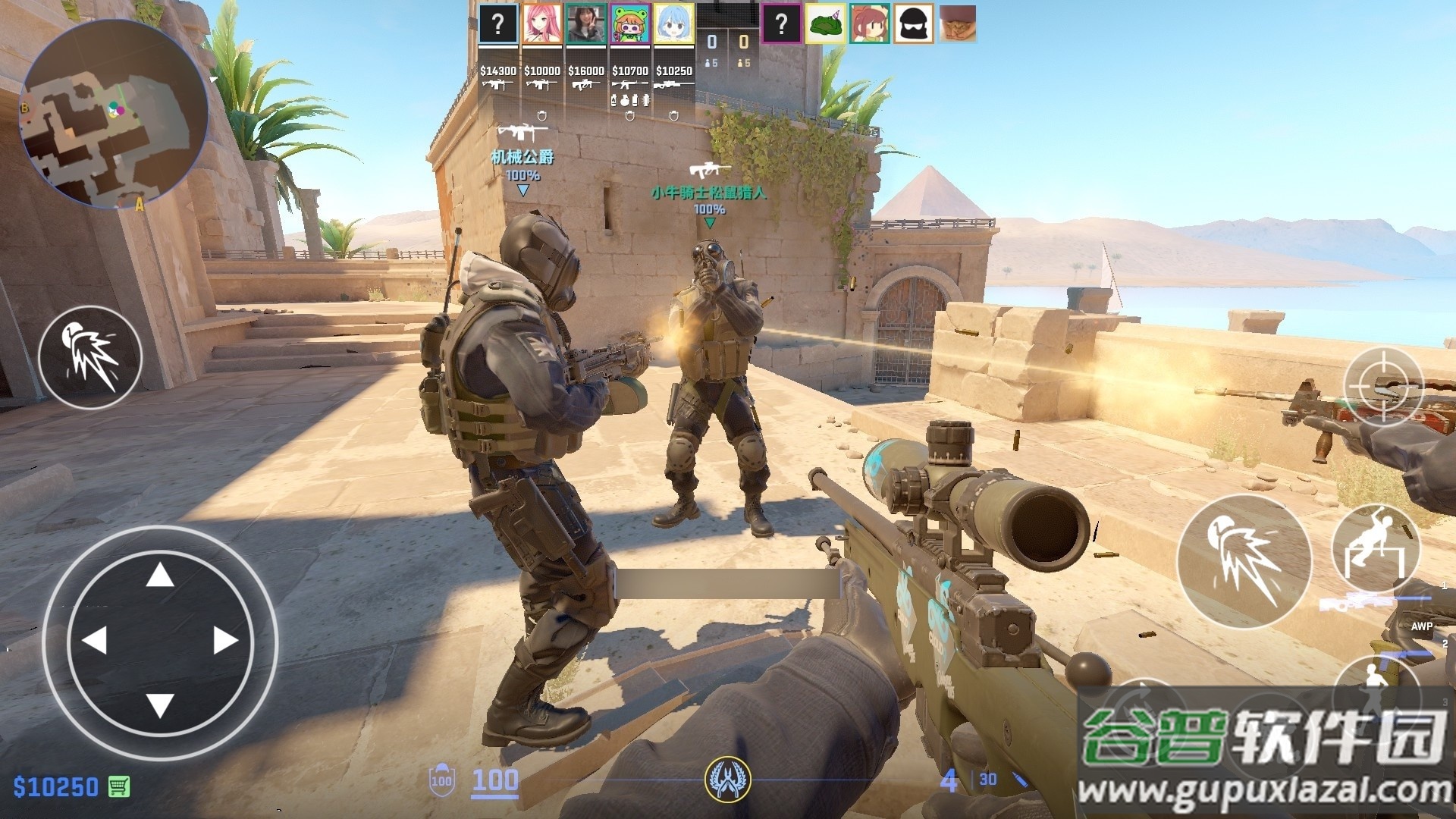
Task: Strafe right with the right arrow
Action: [225, 641]
